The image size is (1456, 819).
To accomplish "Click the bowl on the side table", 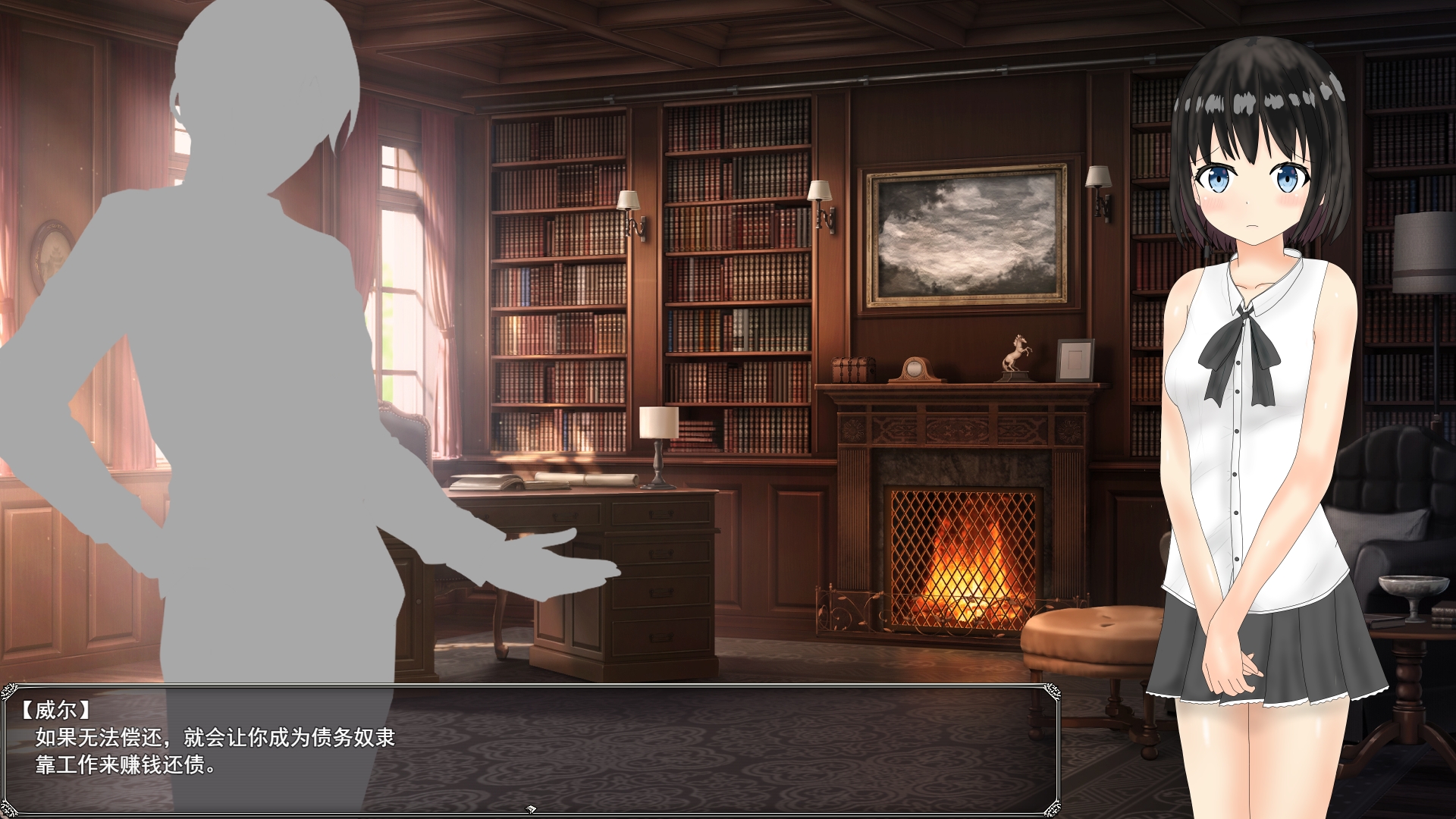I will (1414, 585).
